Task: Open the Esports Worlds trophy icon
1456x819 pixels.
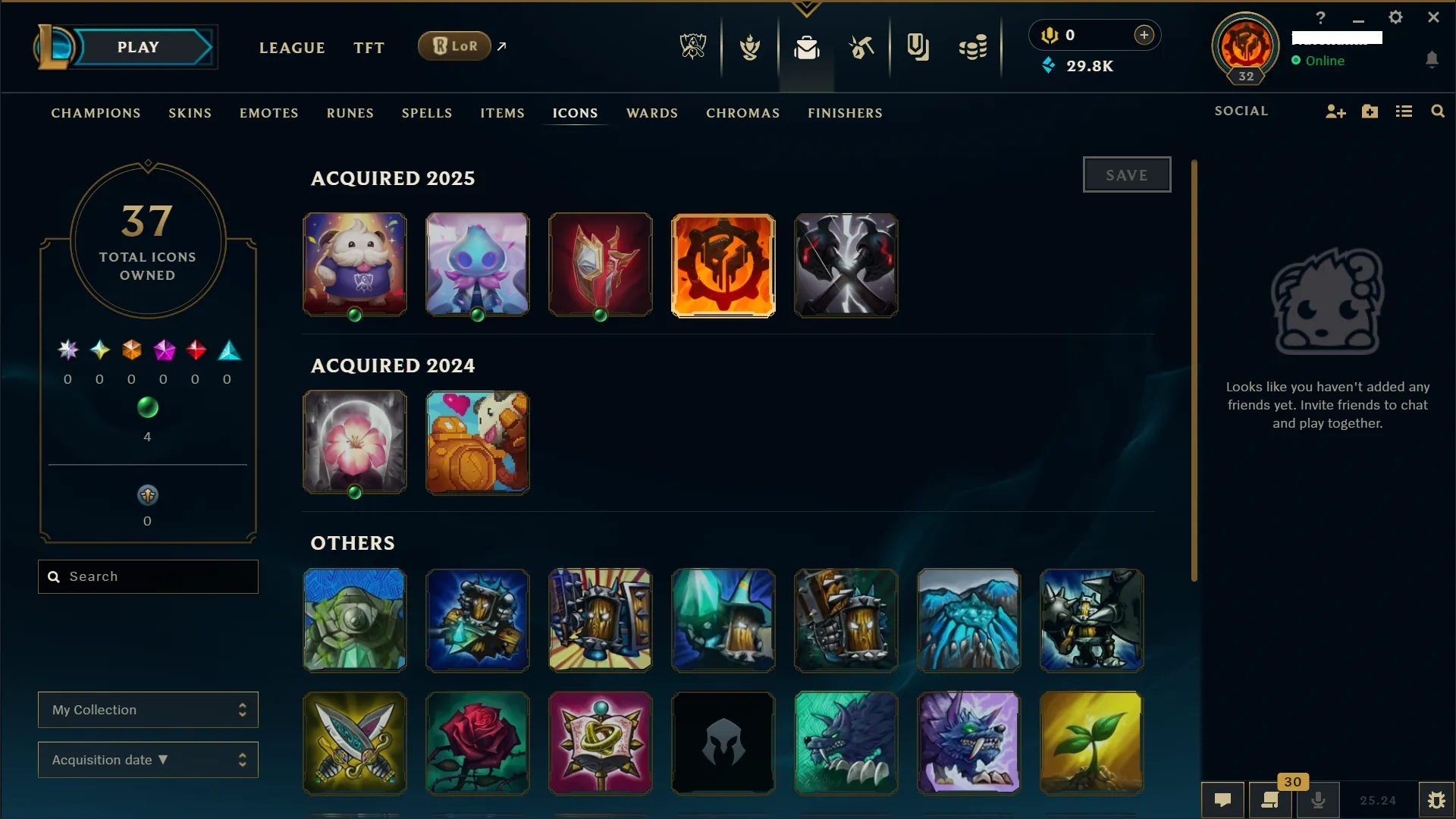Action: pyautogui.click(x=692, y=46)
